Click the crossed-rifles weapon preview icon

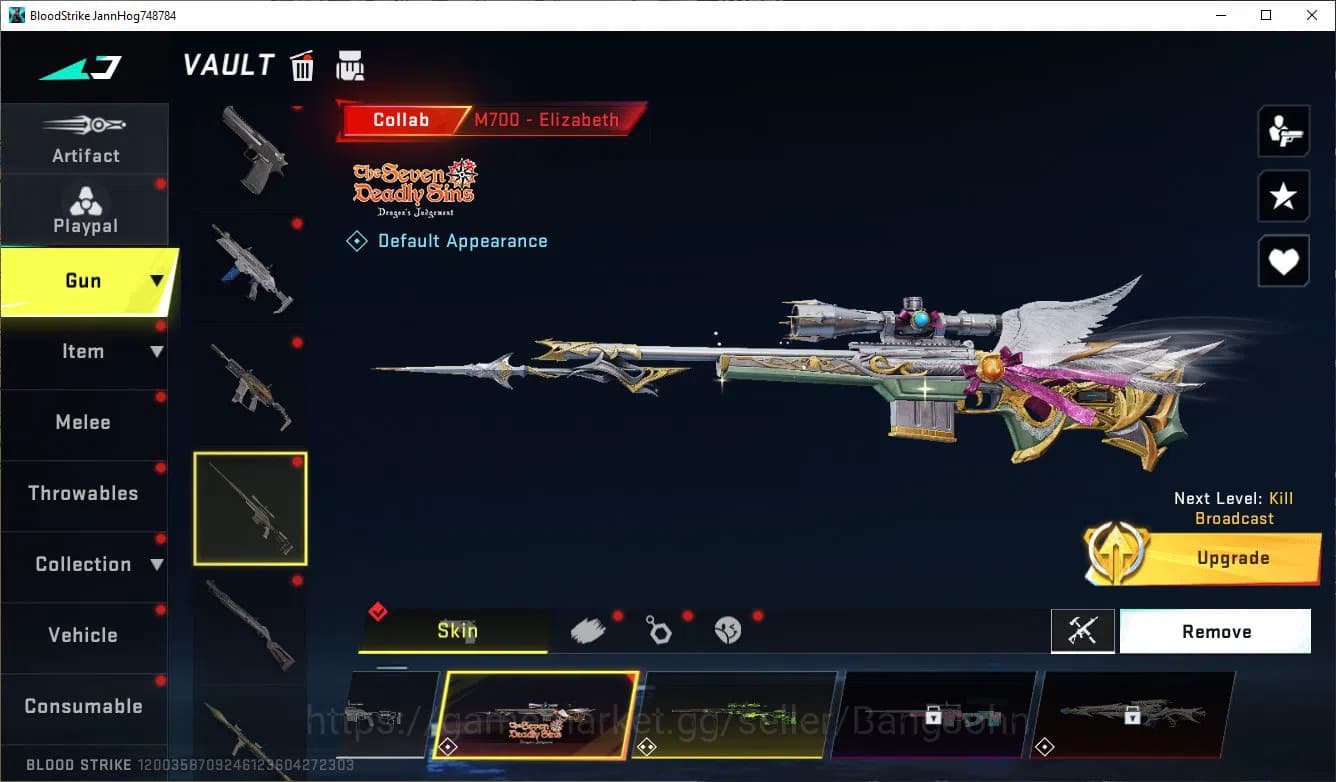coord(1083,631)
